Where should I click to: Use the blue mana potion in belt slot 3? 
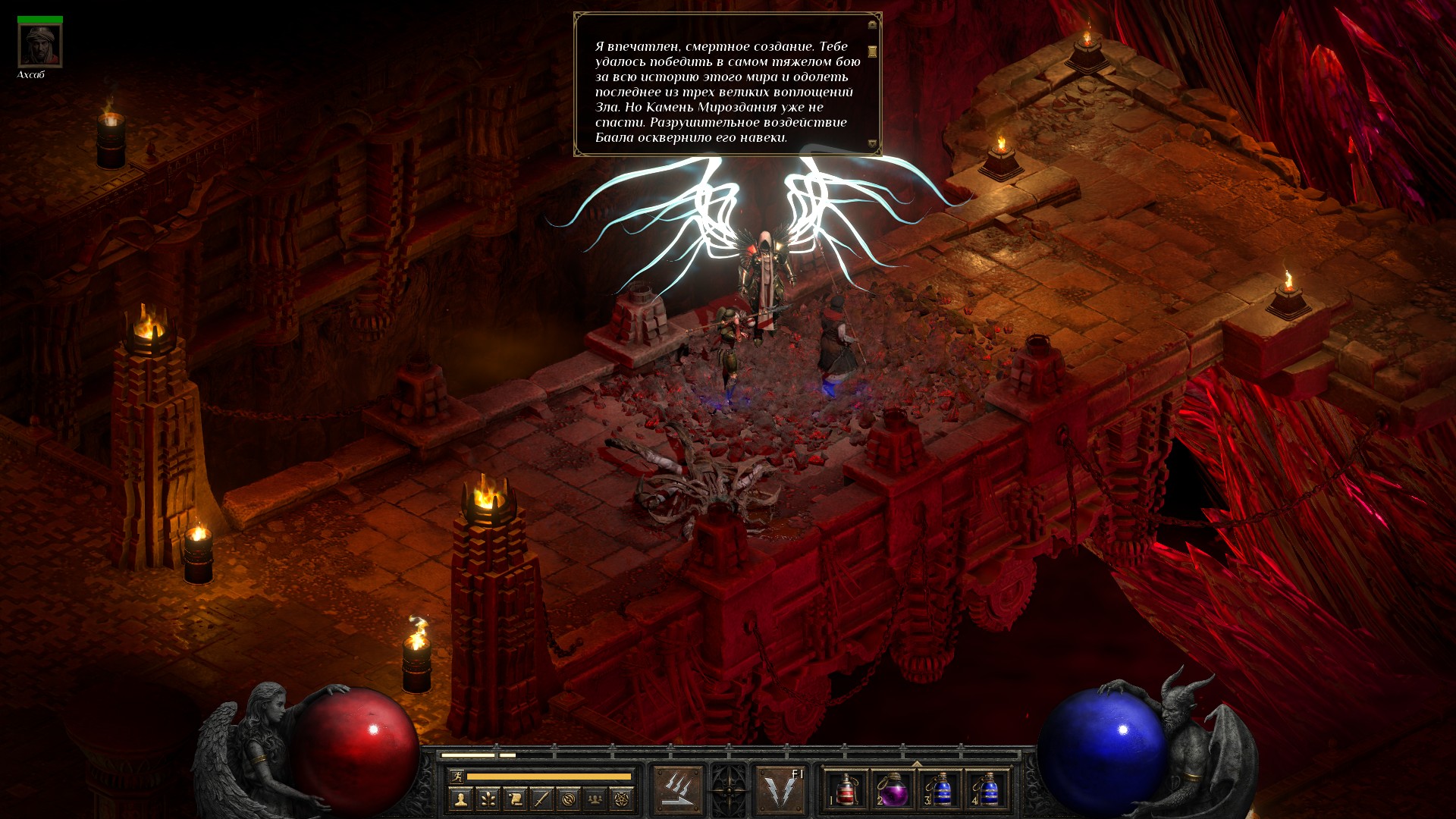coord(941,790)
